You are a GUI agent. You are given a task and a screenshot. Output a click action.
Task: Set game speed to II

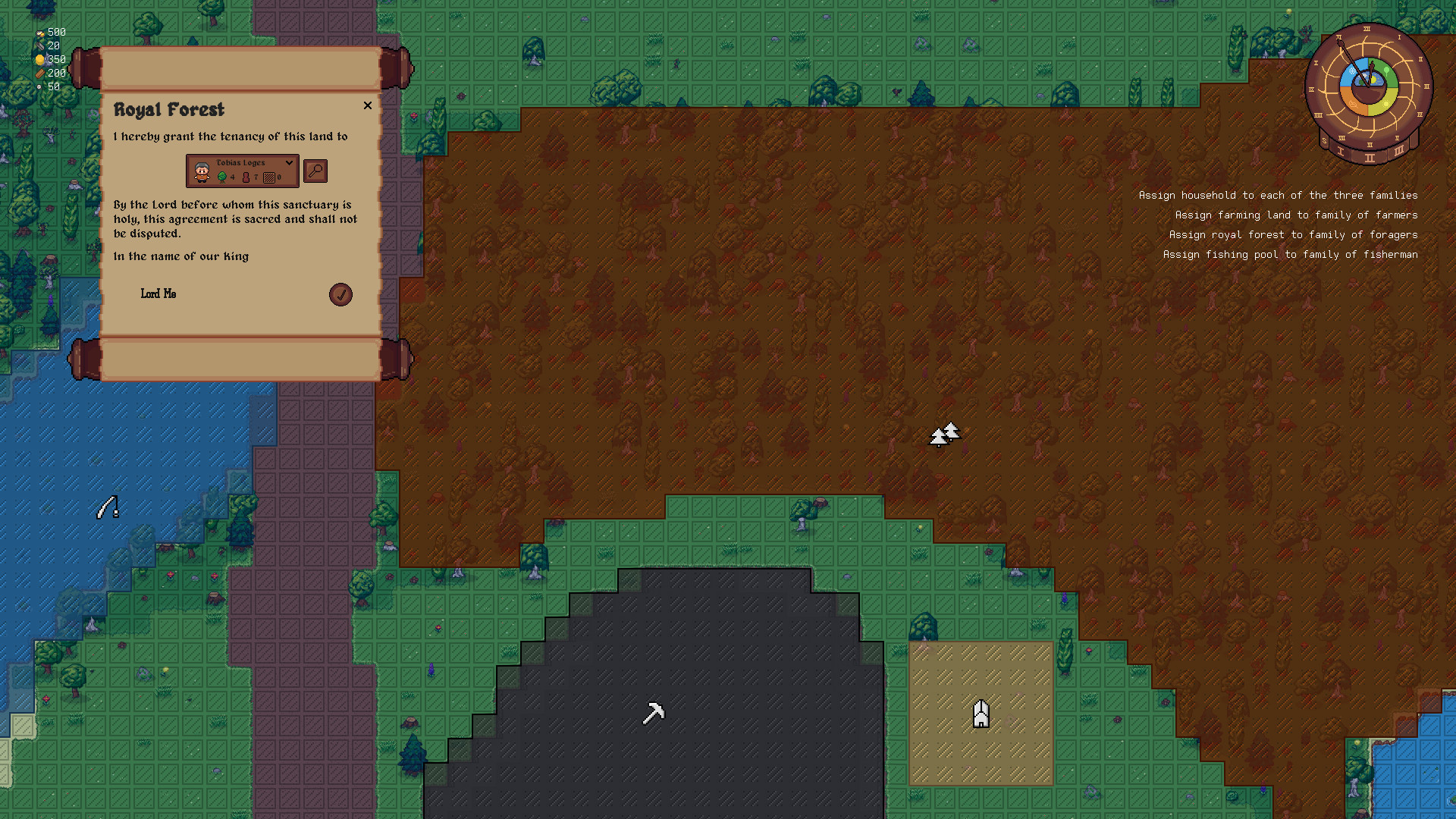click(x=1370, y=158)
